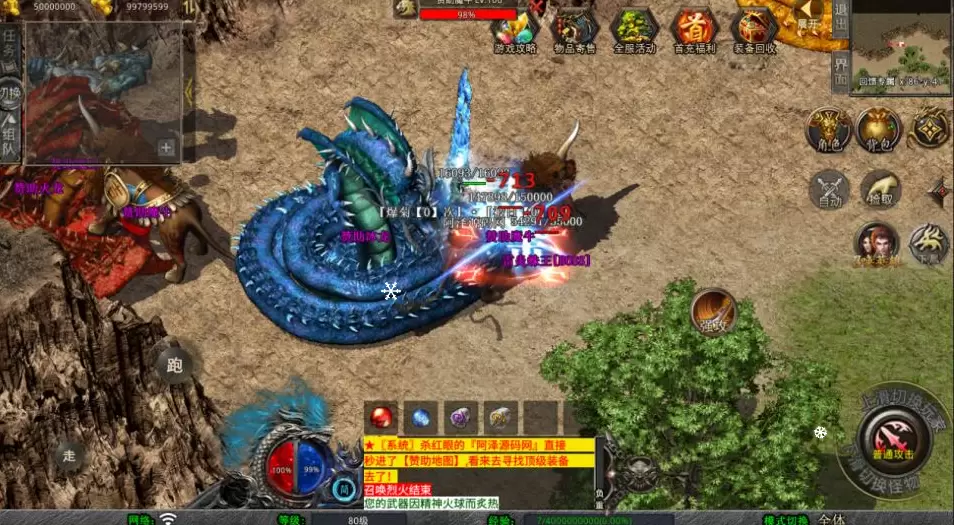This screenshot has width=954, height=525.
Task: Open the 全服活动 server events menu
Action: 633,29
